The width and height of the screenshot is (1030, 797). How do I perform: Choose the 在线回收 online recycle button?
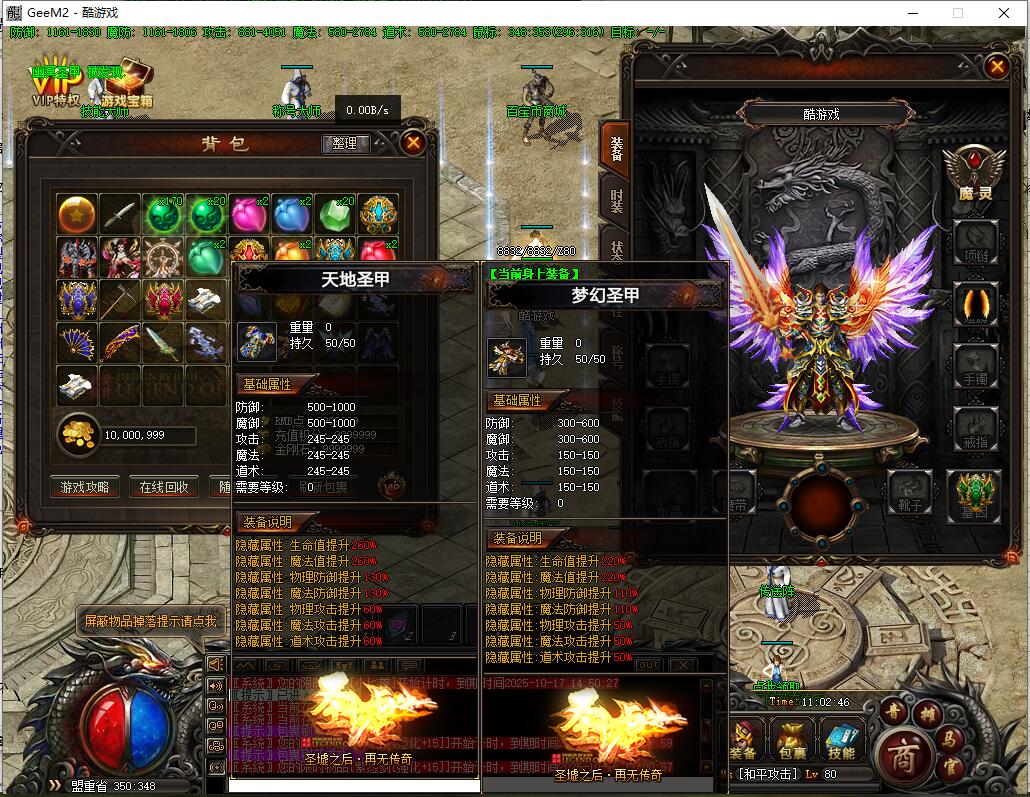click(163, 487)
